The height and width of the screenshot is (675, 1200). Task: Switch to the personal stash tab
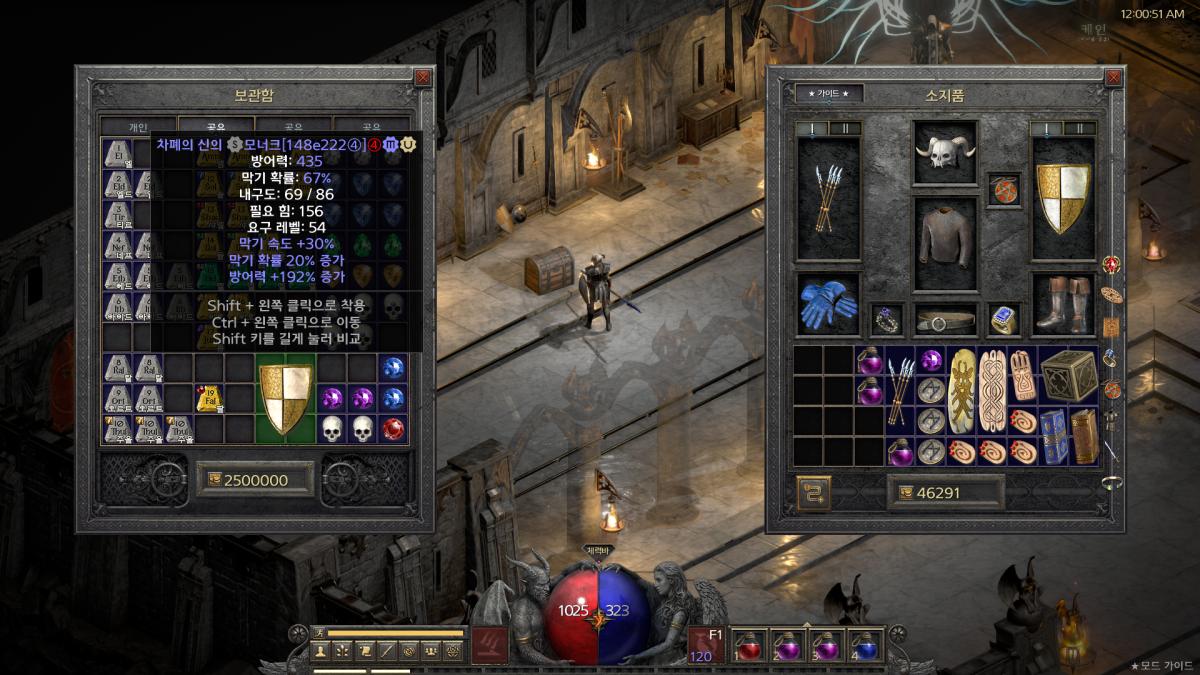tap(138, 128)
